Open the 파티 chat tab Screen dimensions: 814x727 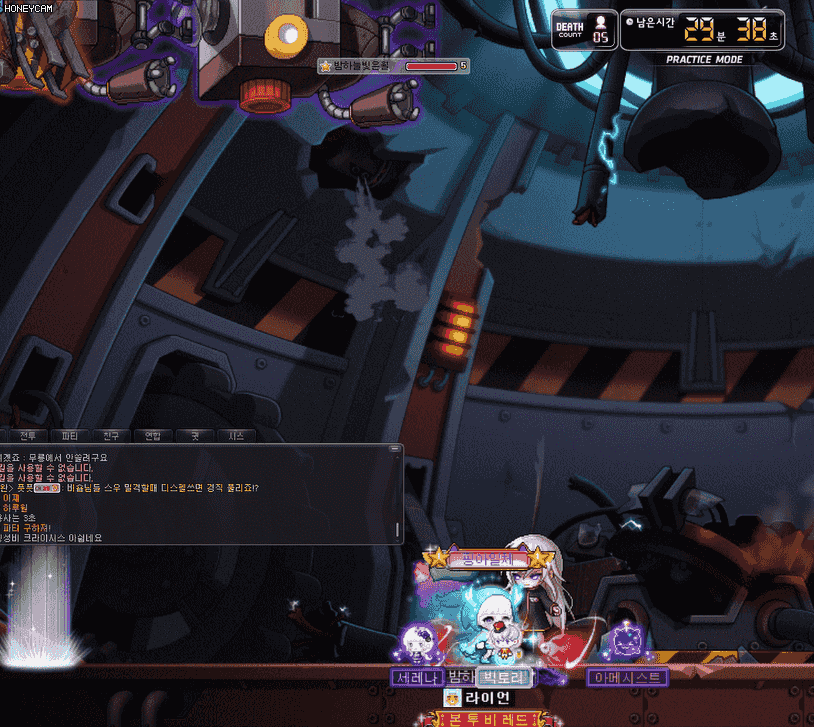tap(69, 436)
